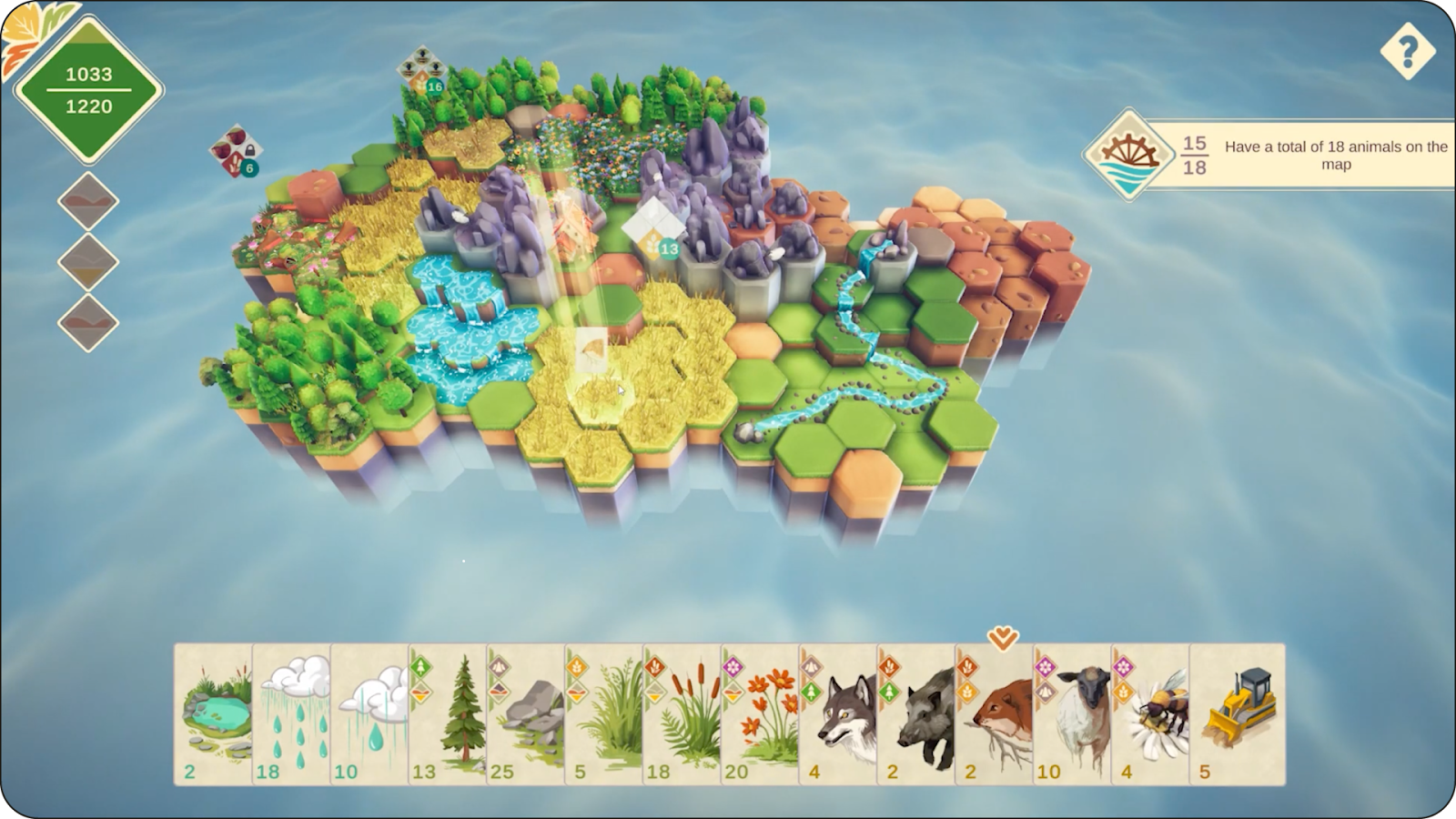Image resolution: width=1456 pixels, height=819 pixels.
Task: Select the sheep card
Action: point(1074,714)
